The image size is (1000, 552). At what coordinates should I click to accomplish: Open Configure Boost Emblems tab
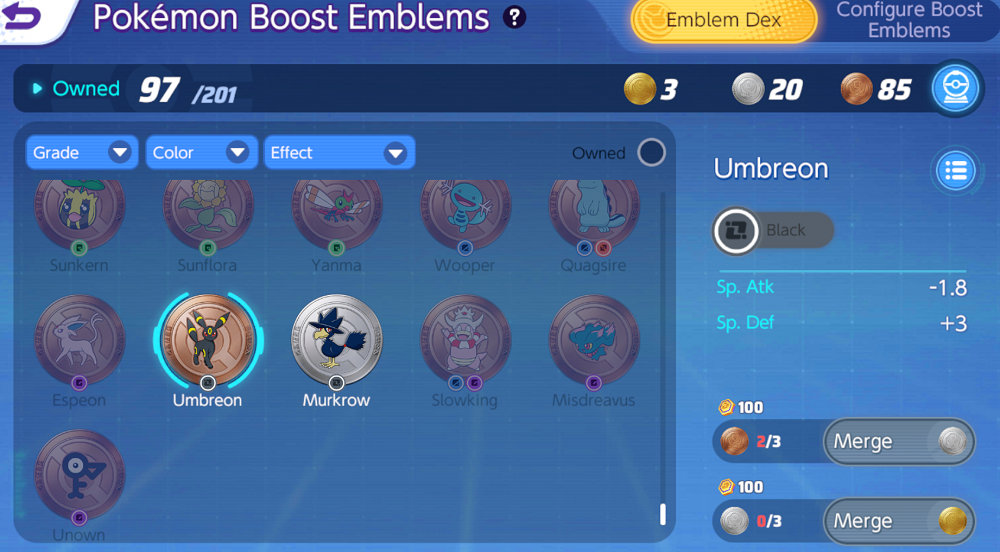908,20
